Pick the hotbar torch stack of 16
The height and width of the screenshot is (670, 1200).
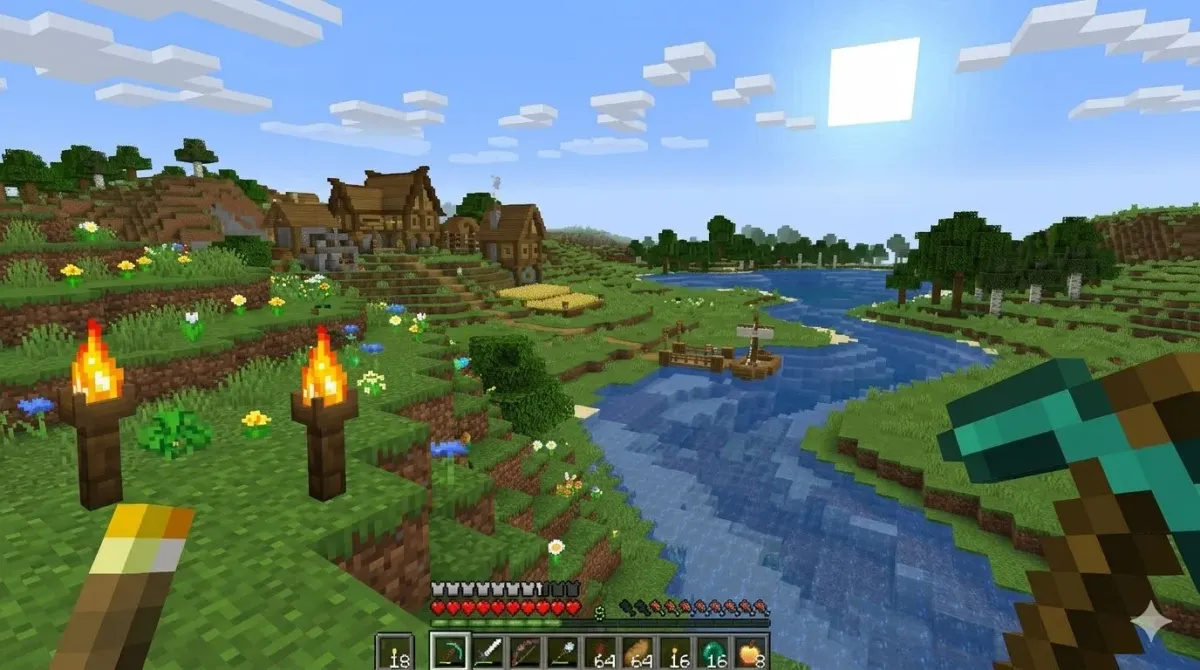tap(675, 650)
